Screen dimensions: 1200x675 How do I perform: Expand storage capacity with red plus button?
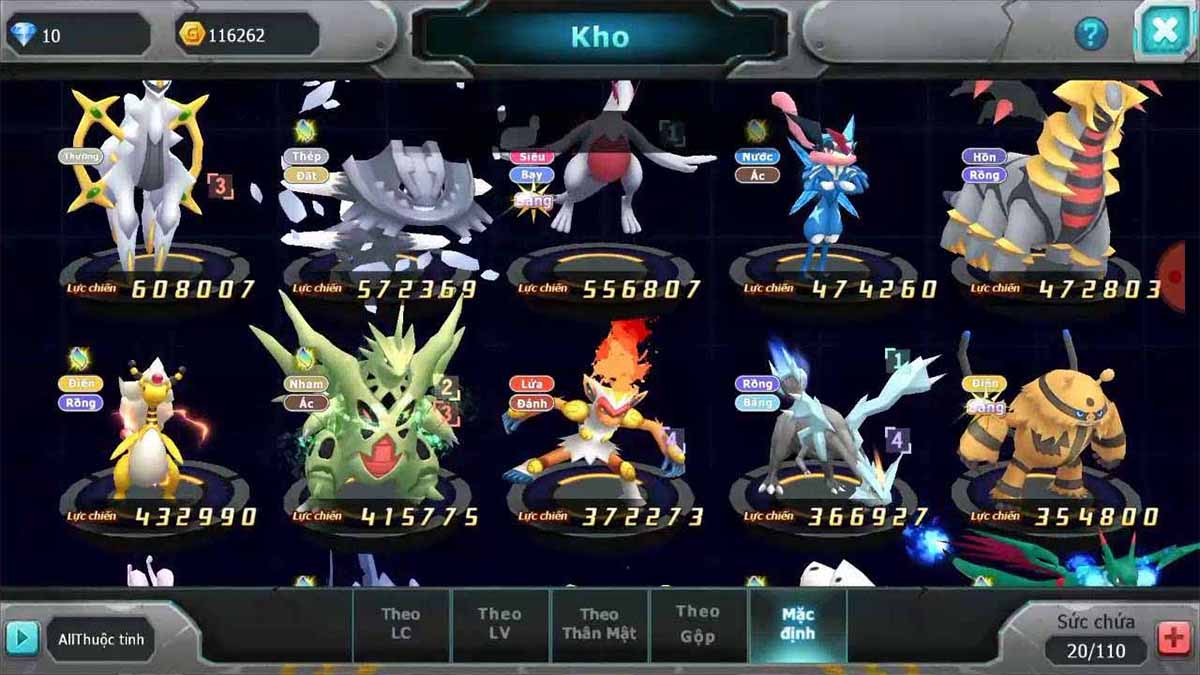pyautogui.click(x=1174, y=639)
